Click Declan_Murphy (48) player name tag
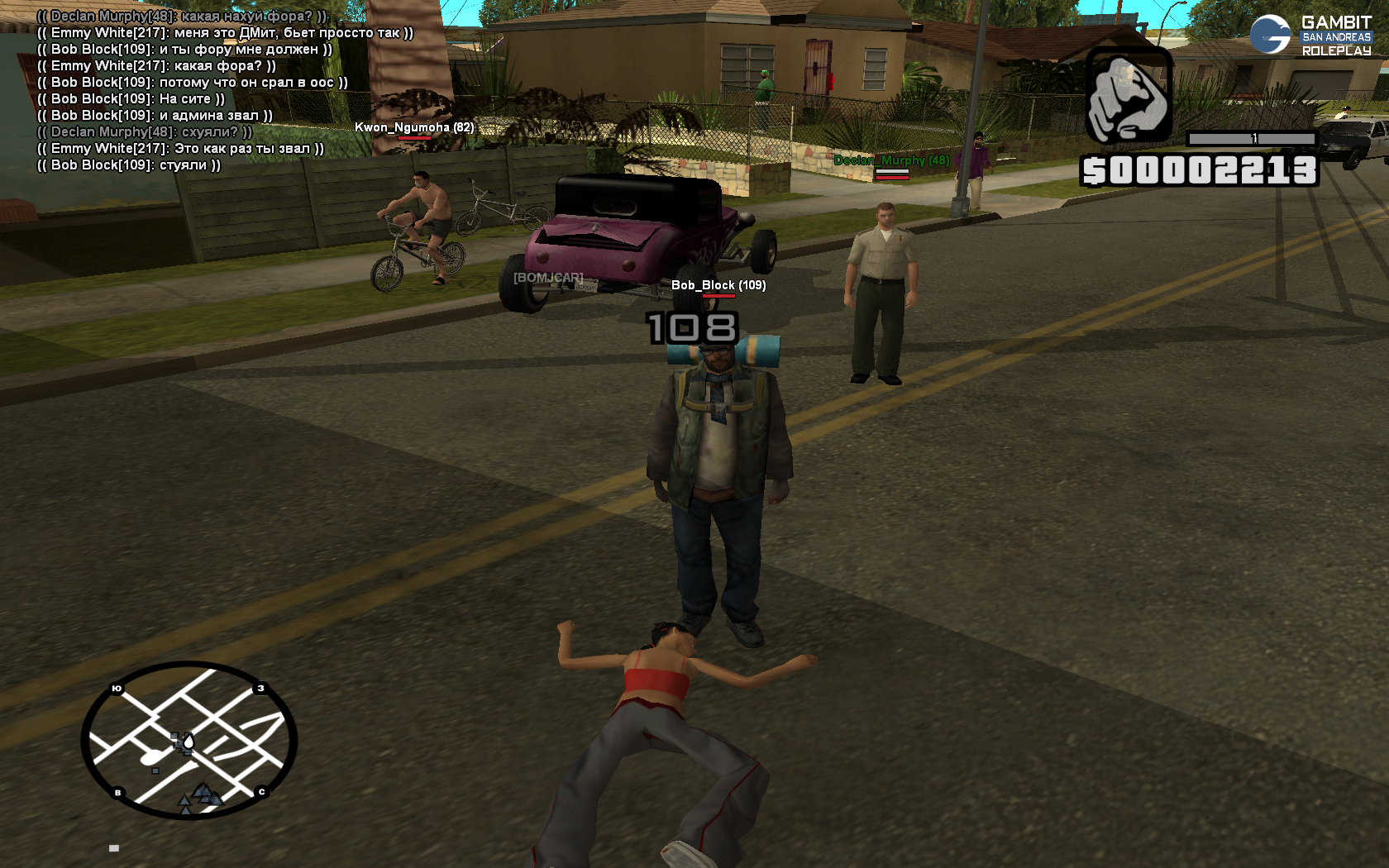 click(x=891, y=160)
